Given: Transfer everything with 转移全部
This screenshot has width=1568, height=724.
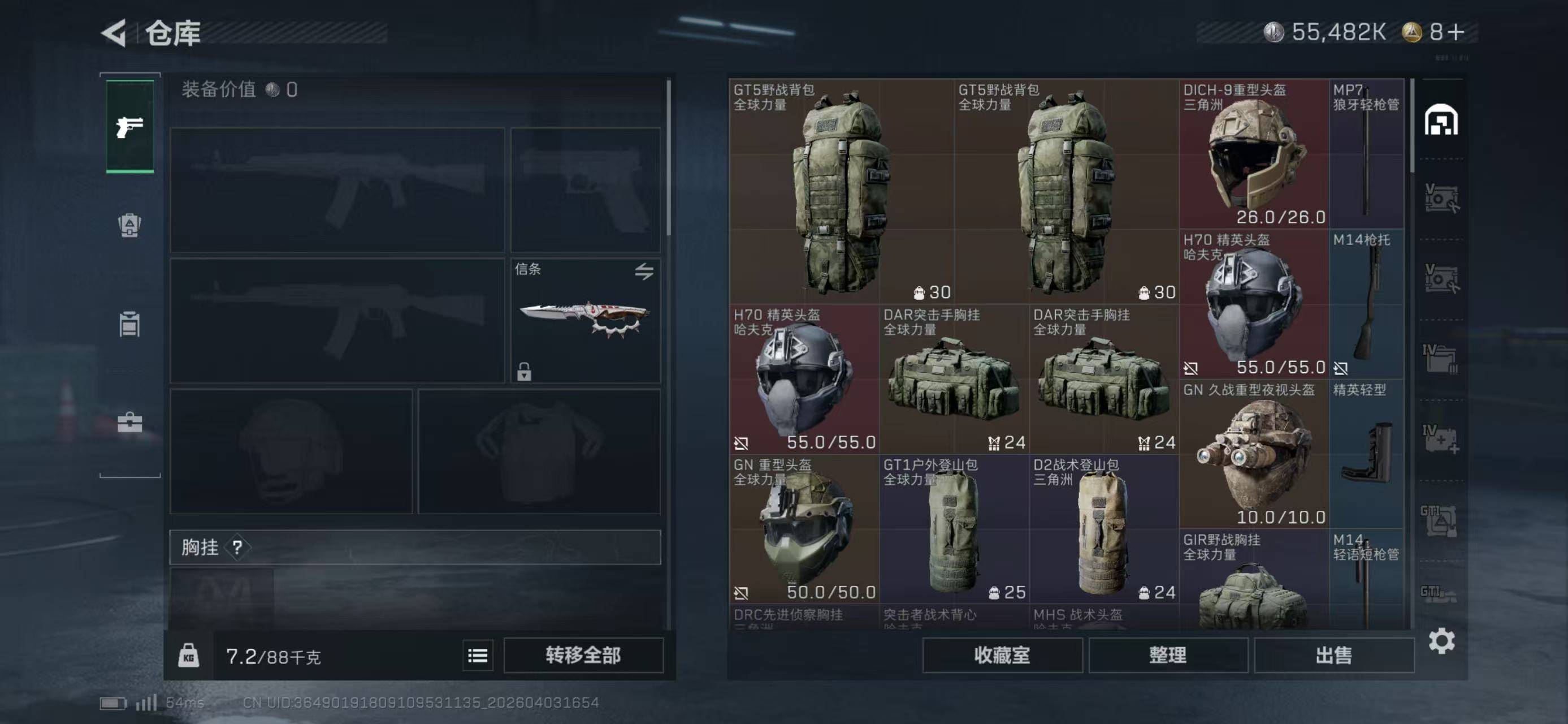Looking at the screenshot, I should (583, 655).
